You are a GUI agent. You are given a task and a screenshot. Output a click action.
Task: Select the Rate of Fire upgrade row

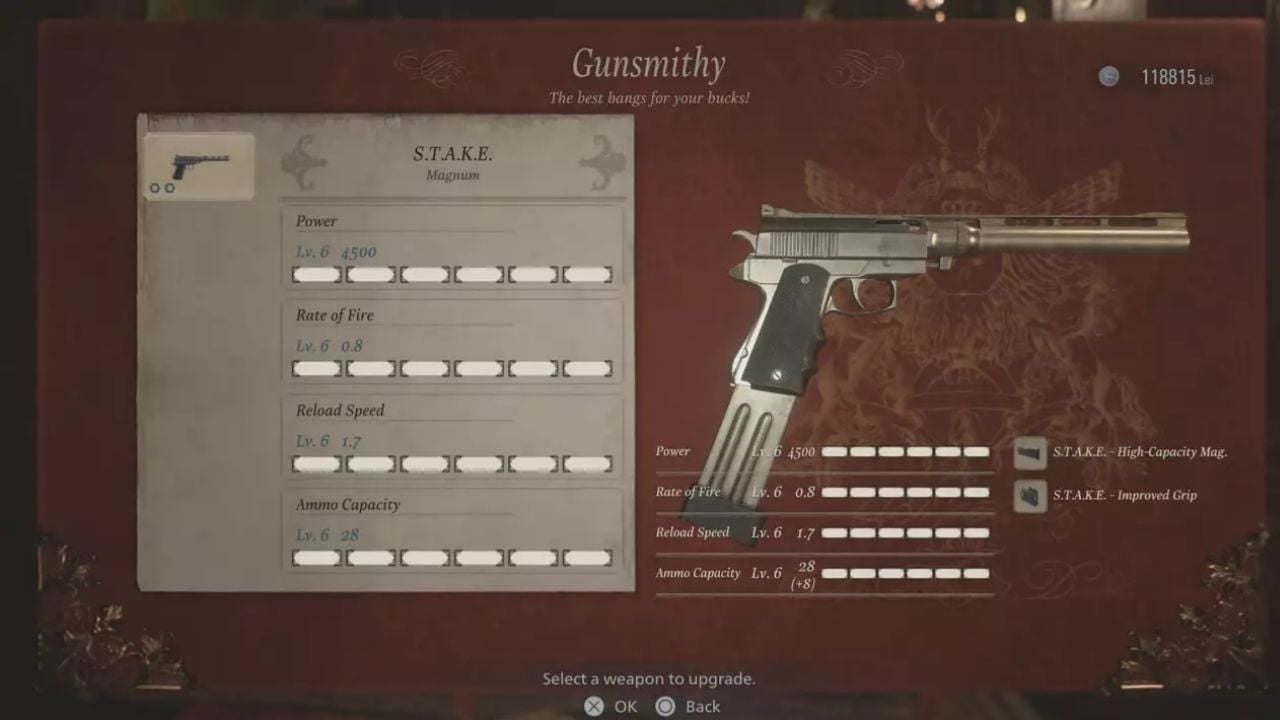coord(452,342)
